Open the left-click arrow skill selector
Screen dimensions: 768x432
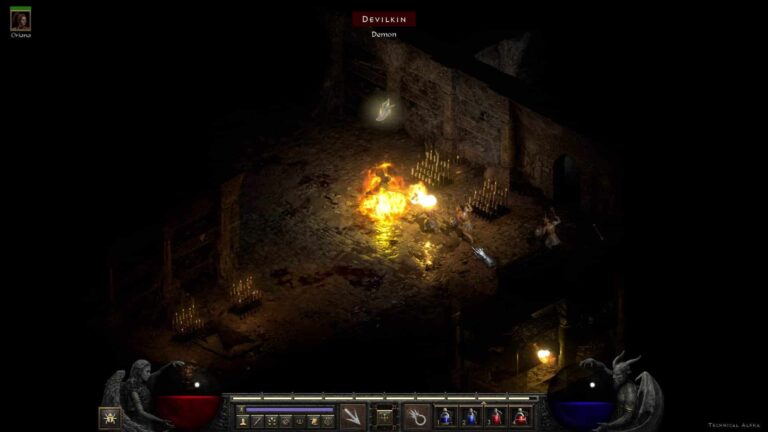tap(352, 416)
